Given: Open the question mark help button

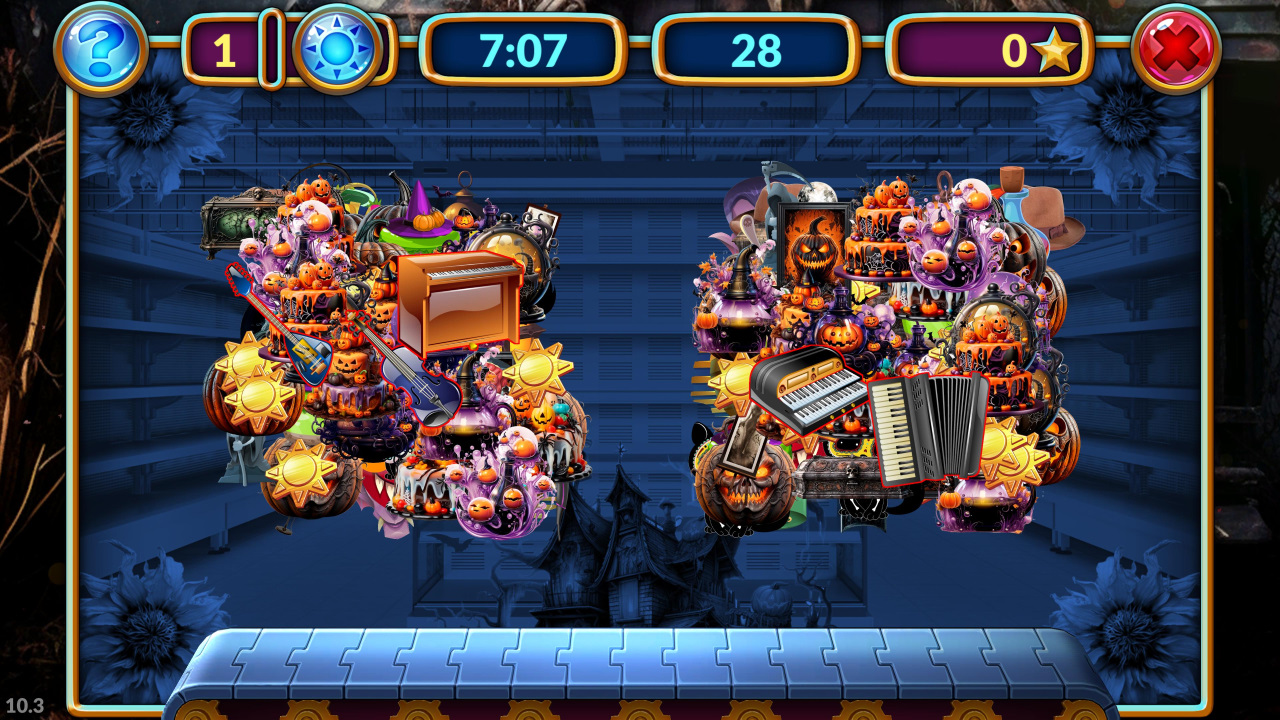Looking at the screenshot, I should [x=100, y=48].
